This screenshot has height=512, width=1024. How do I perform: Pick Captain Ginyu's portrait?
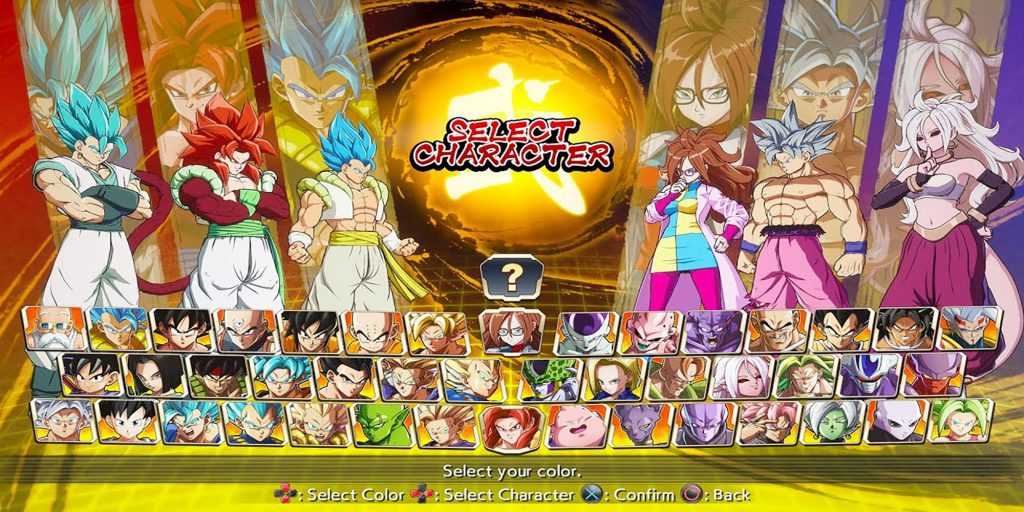pos(713,330)
